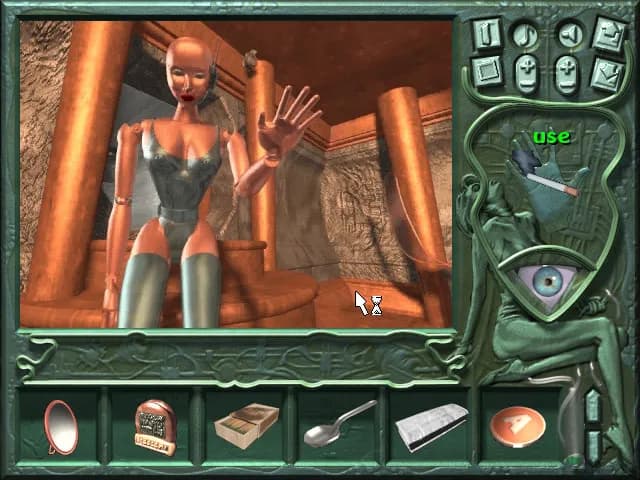Click the top-right stepped arrow square button
This screenshot has width=640, height=480.
pyautogui.click(x=609, y=31)
